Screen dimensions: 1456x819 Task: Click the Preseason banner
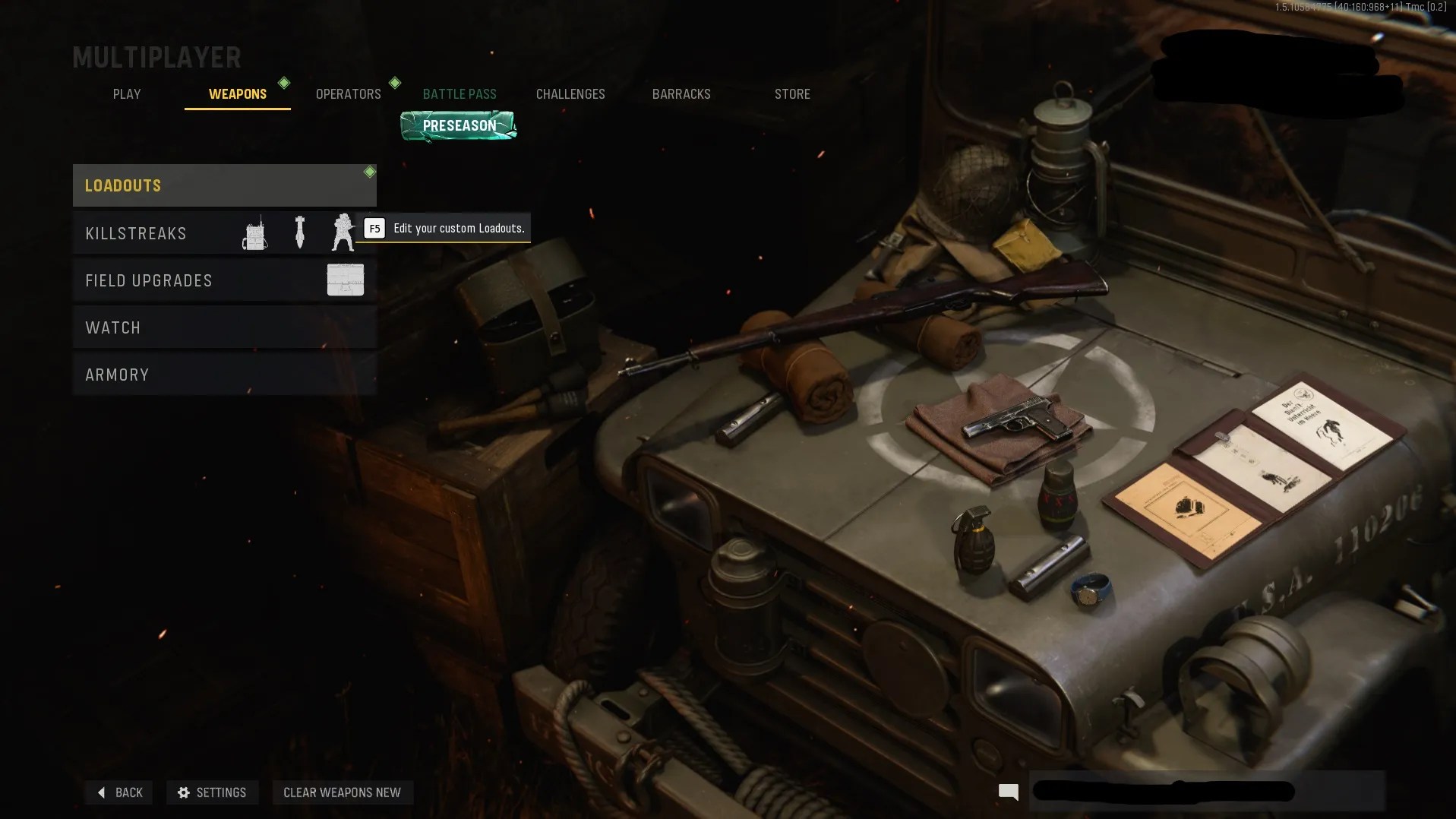point(458,125)
